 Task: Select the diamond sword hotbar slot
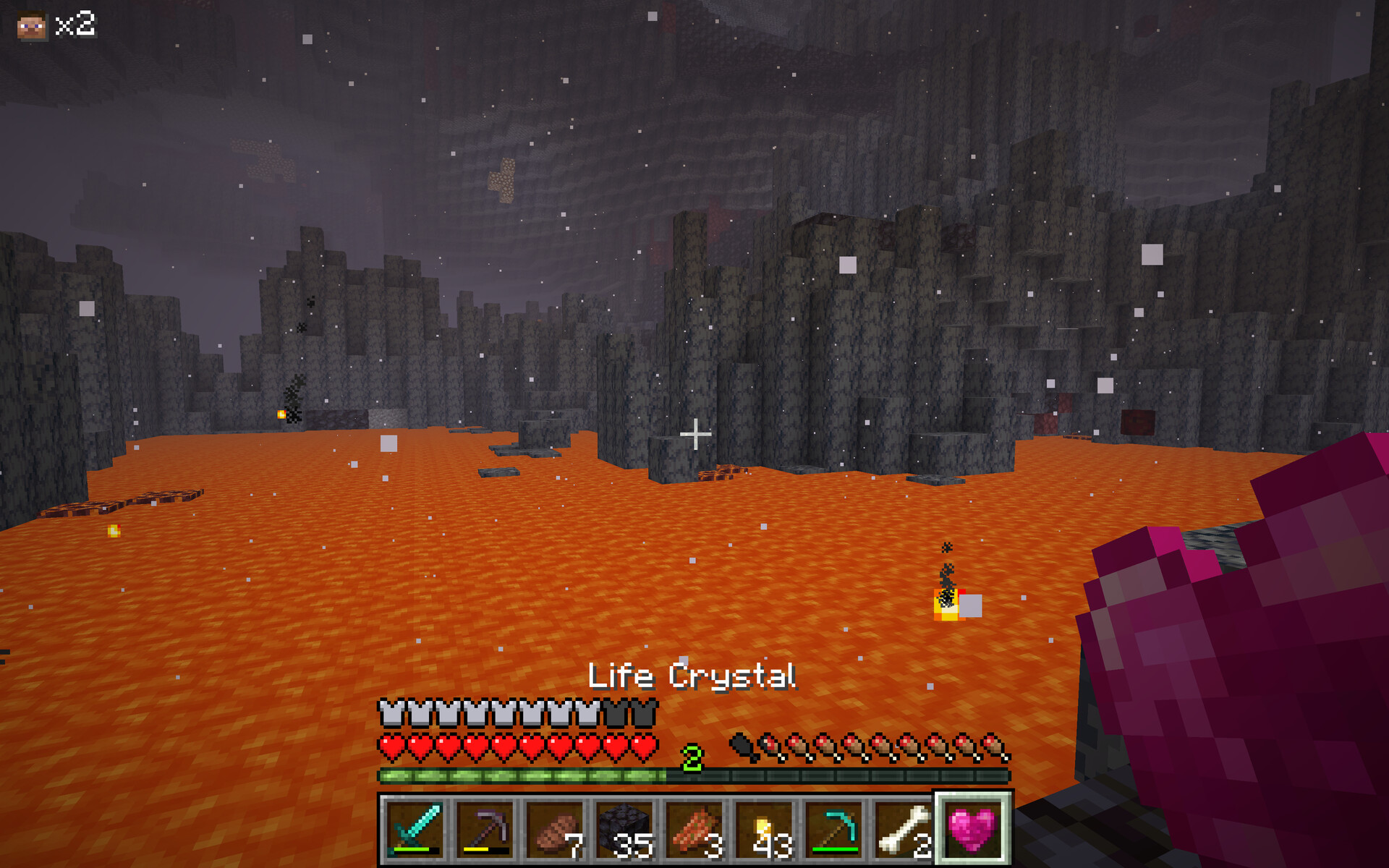tap(415, 828)
